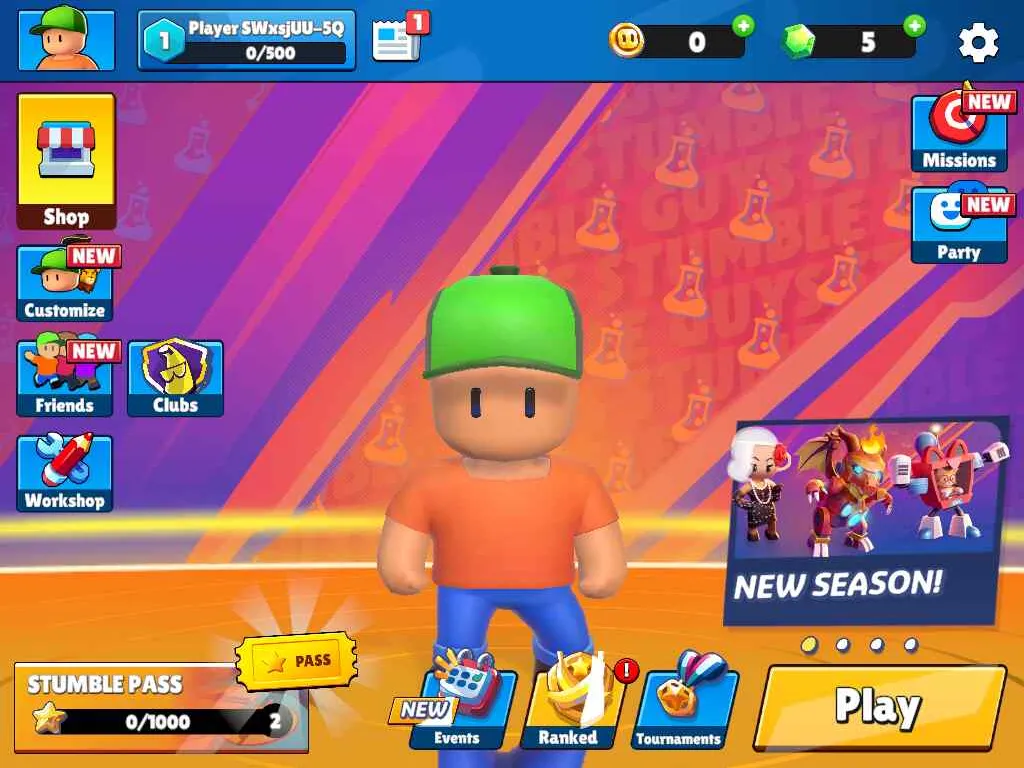The height and width of the screenshot is (768, 1024).
Task: Enter the Workshop
Action: click(65, 473)
